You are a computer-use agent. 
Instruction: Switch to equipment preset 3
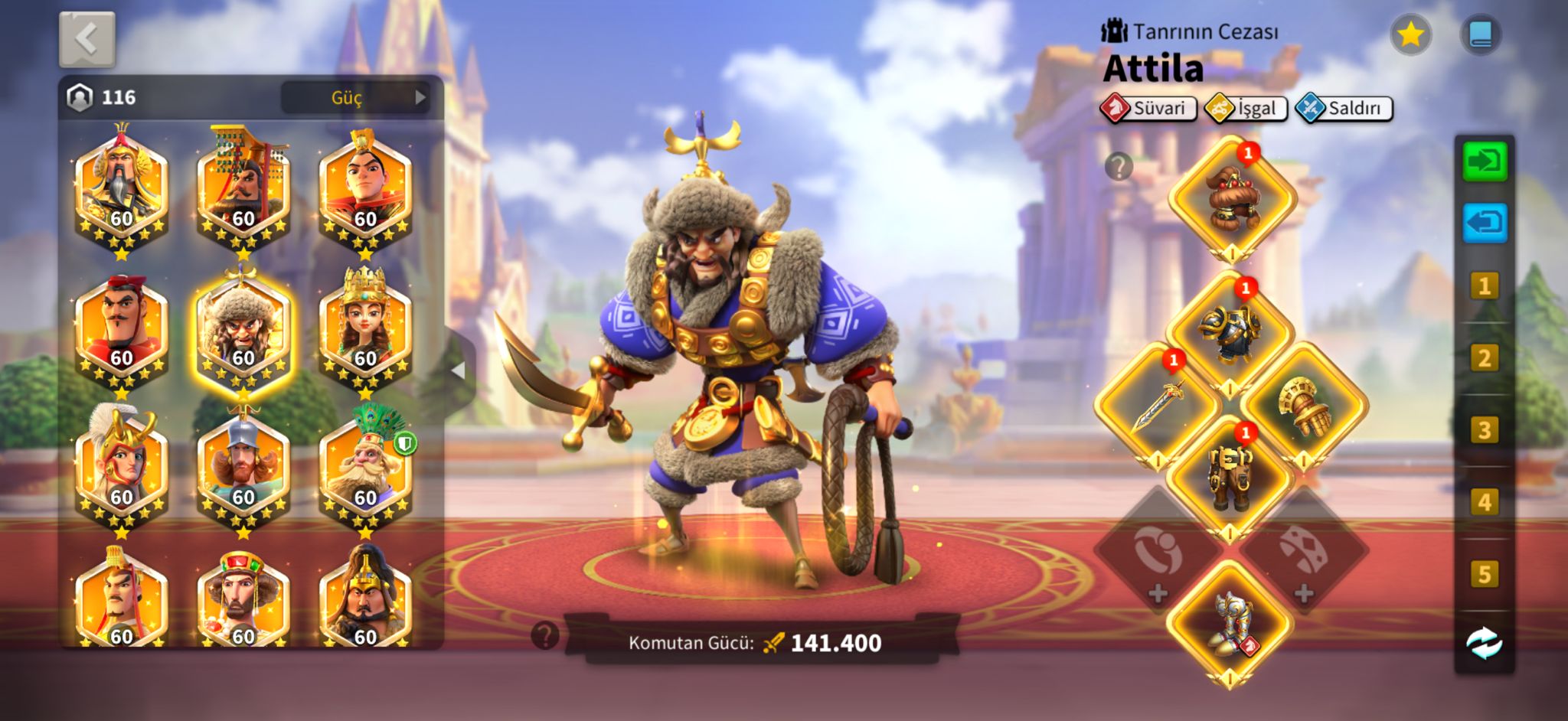1485,430
